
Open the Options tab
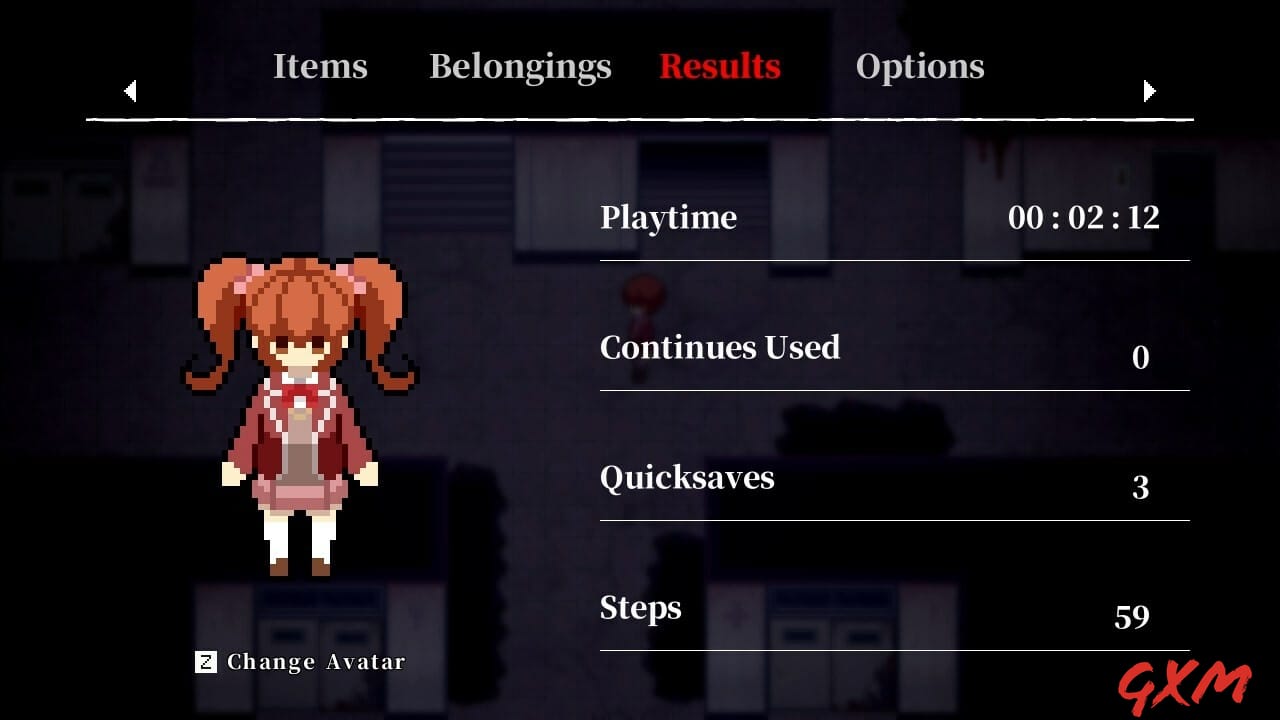point(920,66)
